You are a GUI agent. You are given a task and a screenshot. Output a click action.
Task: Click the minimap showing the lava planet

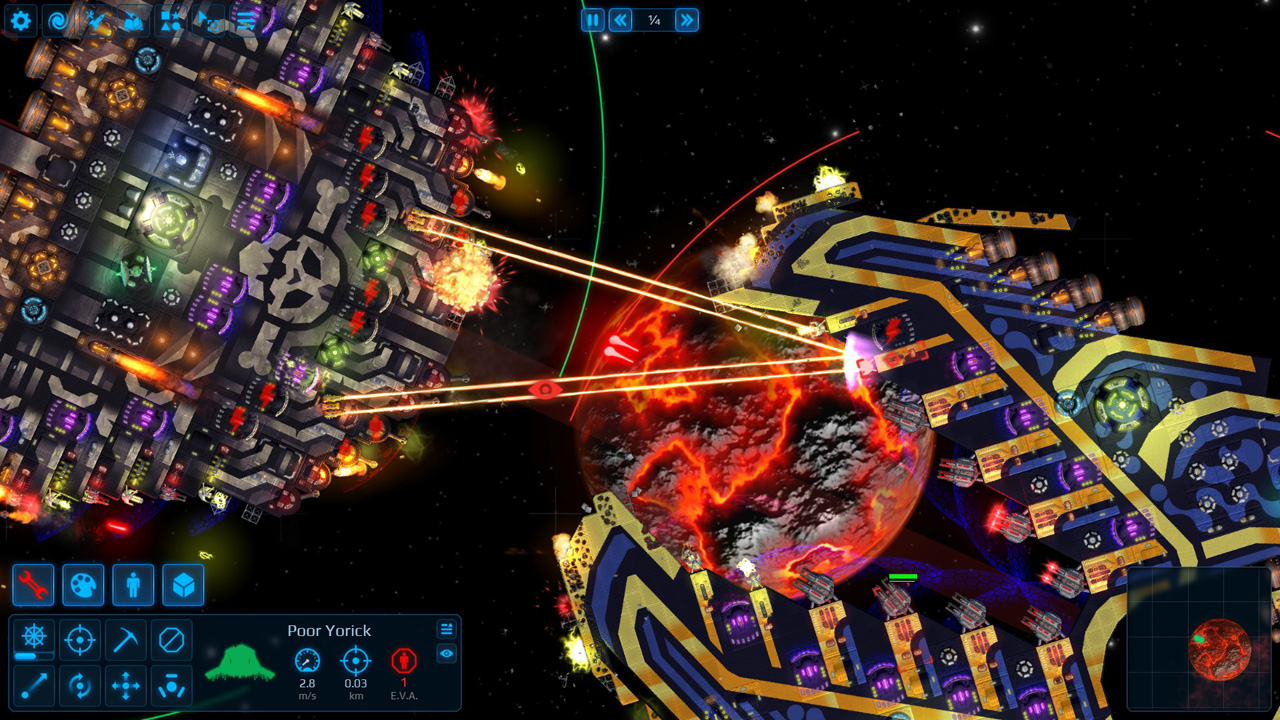[1199, 639]
